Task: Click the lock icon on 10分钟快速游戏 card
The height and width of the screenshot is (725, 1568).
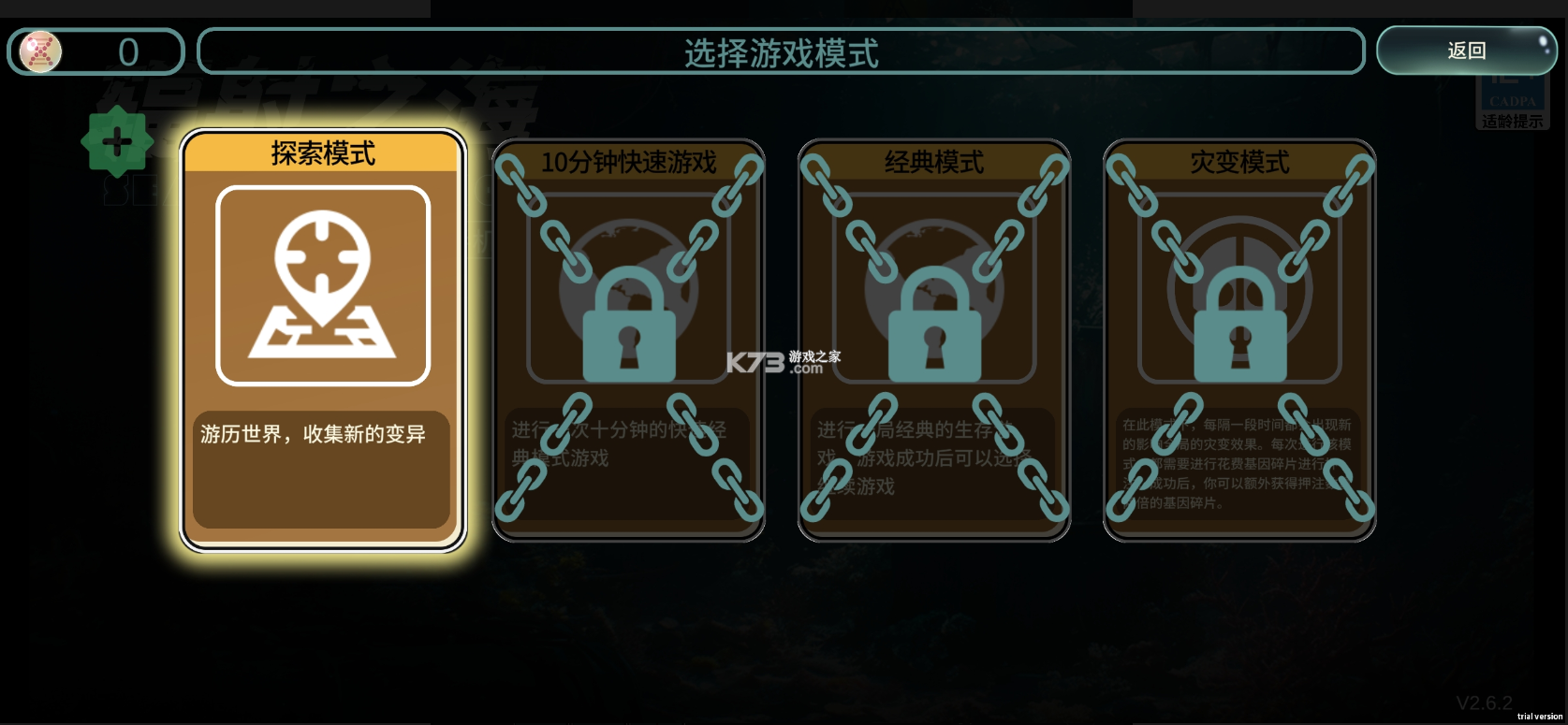Action: tap(628, 337)
